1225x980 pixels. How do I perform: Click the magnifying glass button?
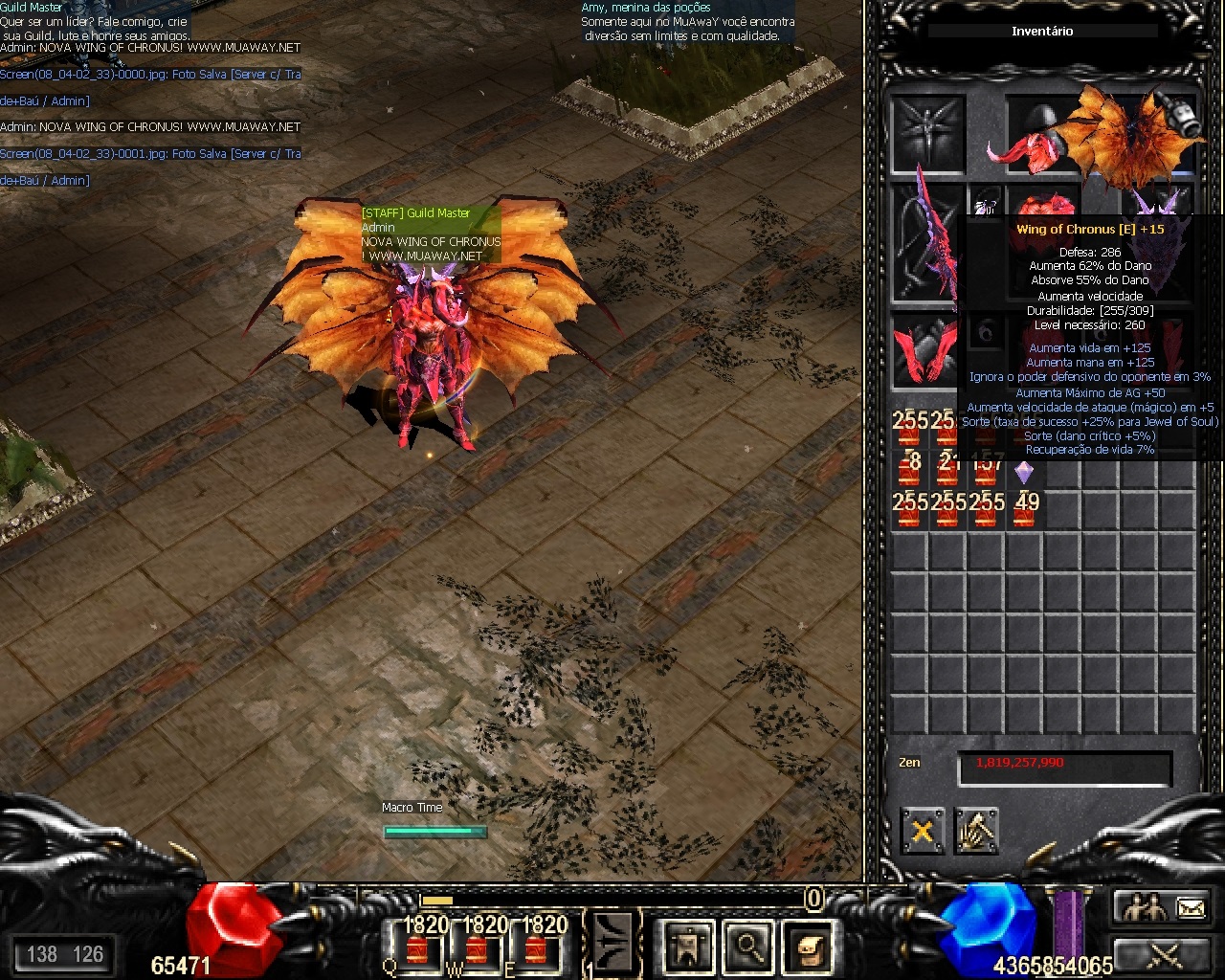coord(747,946)
